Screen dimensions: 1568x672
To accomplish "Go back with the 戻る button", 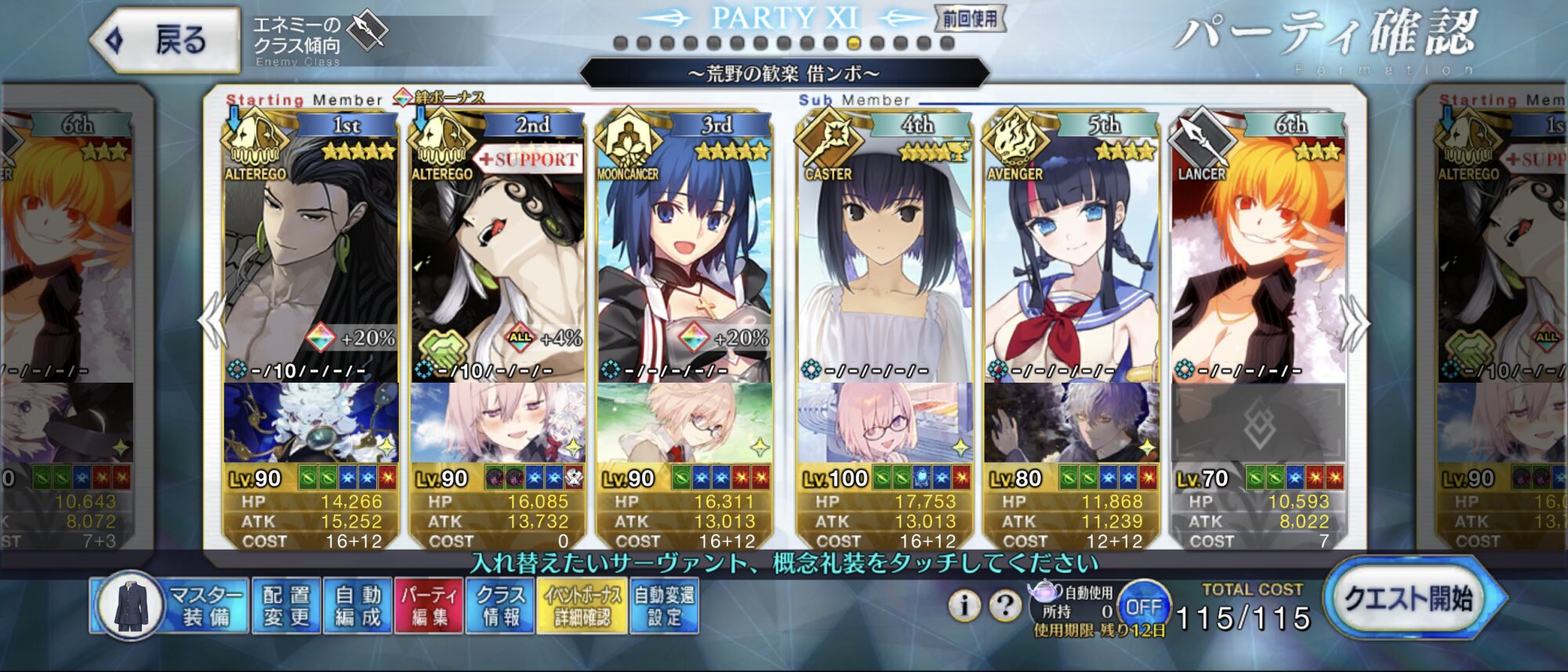I will click(166, 40).
